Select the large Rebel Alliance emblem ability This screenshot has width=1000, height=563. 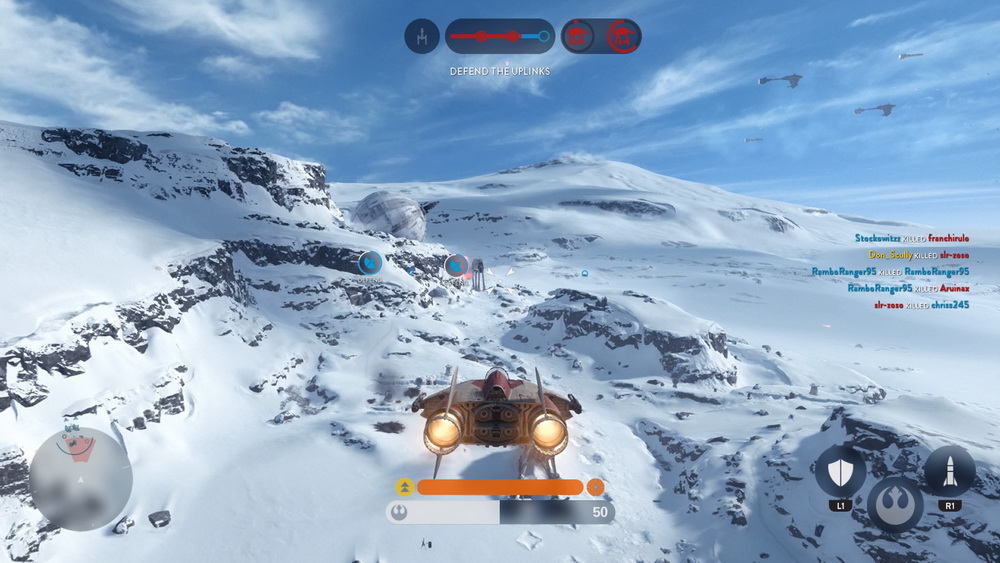click(x=895, y=504)
